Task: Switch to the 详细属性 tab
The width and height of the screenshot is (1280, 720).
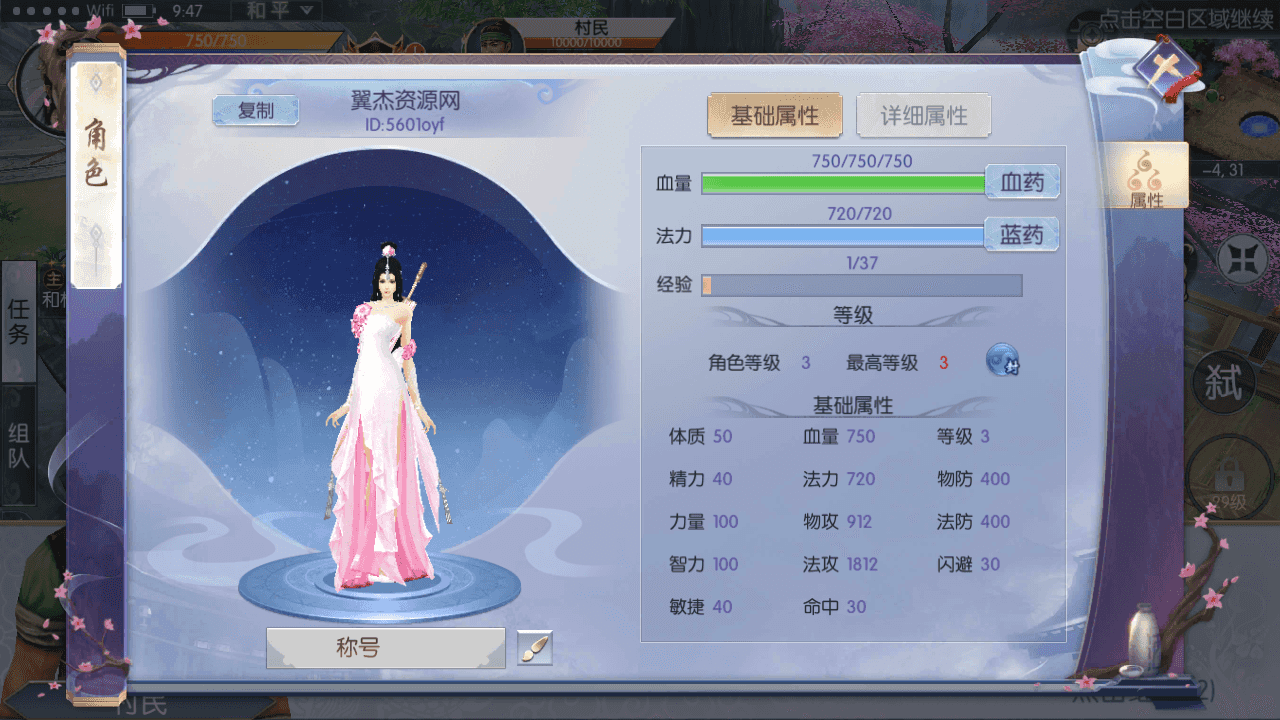Action: (923, 114)
